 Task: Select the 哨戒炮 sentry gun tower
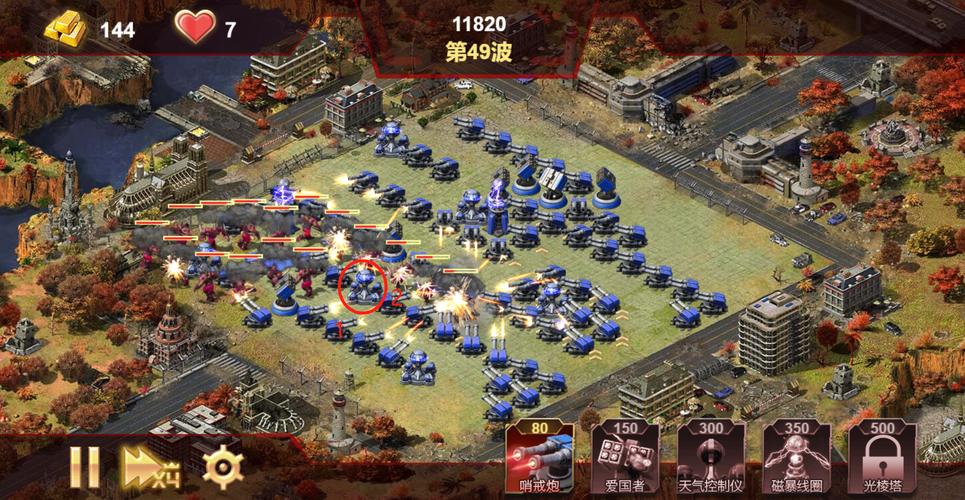[539, 457]
